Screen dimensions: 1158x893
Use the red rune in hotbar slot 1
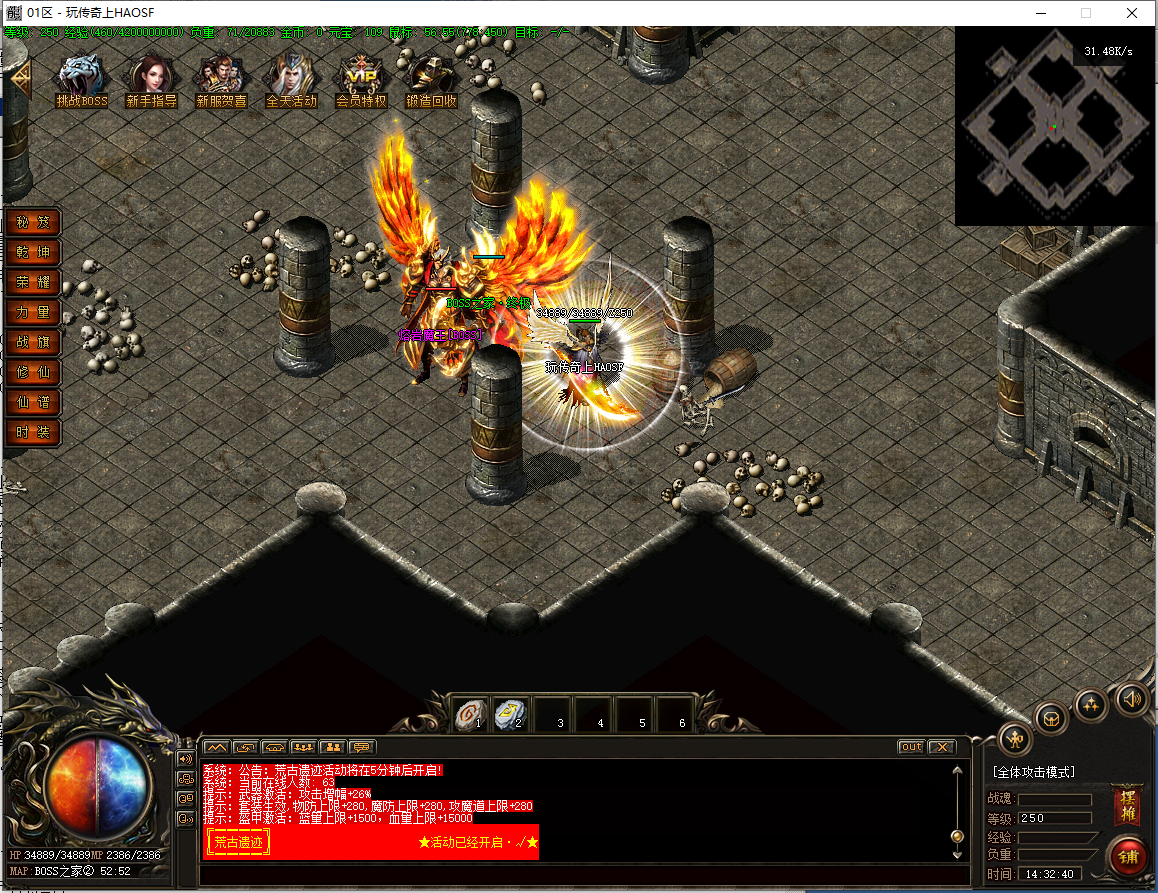[470, 714]
